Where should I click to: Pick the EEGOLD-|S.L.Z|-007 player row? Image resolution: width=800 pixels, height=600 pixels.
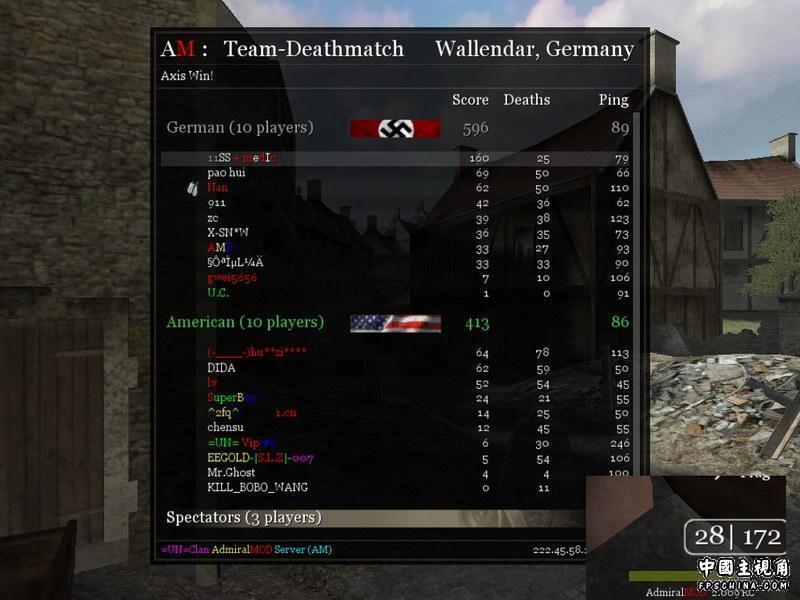[260, 457]
